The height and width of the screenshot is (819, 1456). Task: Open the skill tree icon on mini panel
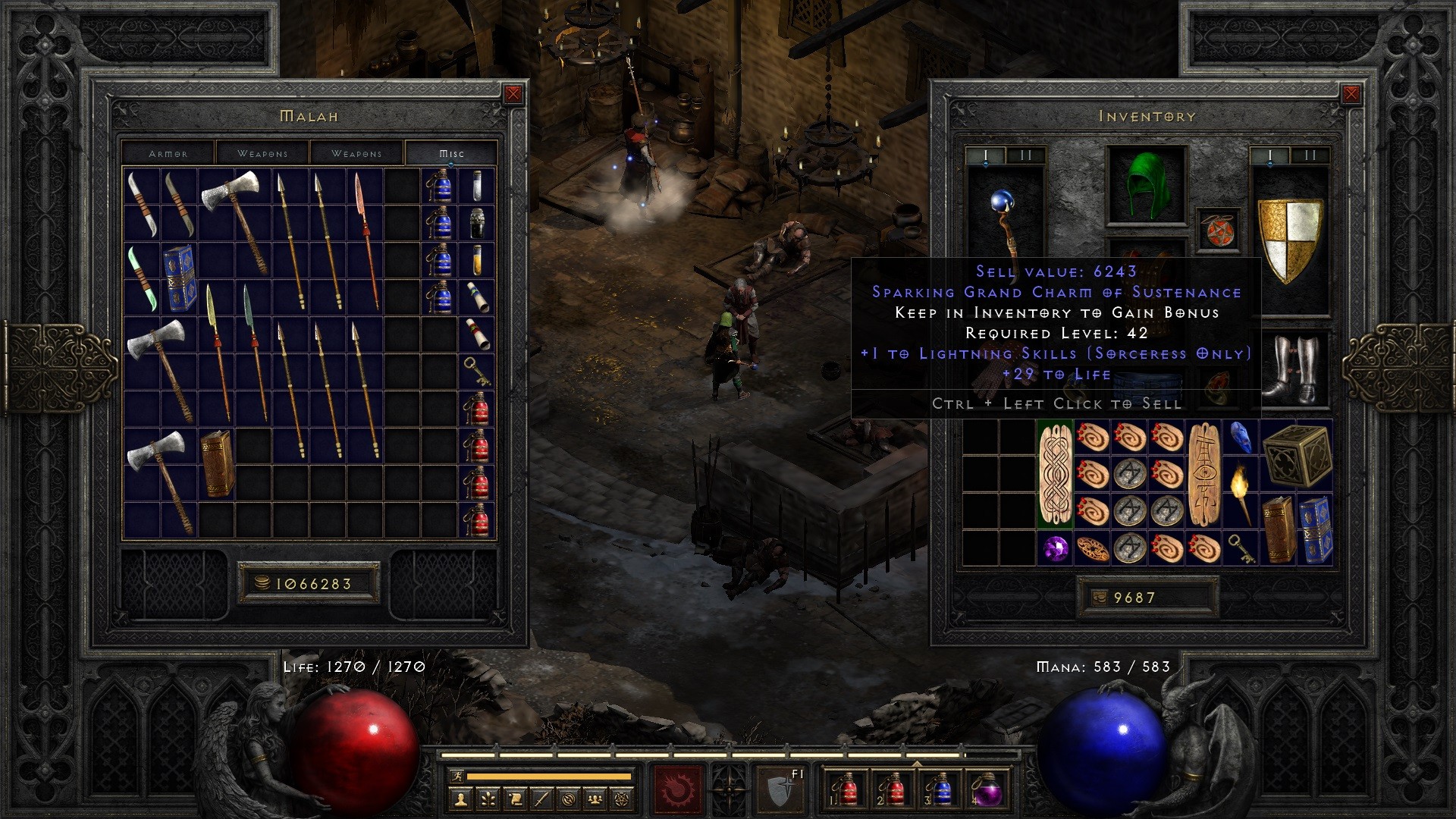[x=487, y=800]
